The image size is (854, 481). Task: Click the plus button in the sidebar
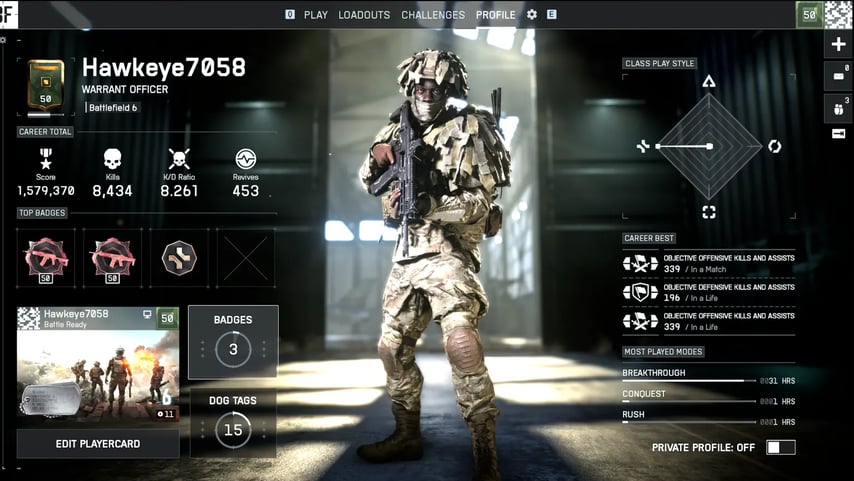click(x=838, y=45)
